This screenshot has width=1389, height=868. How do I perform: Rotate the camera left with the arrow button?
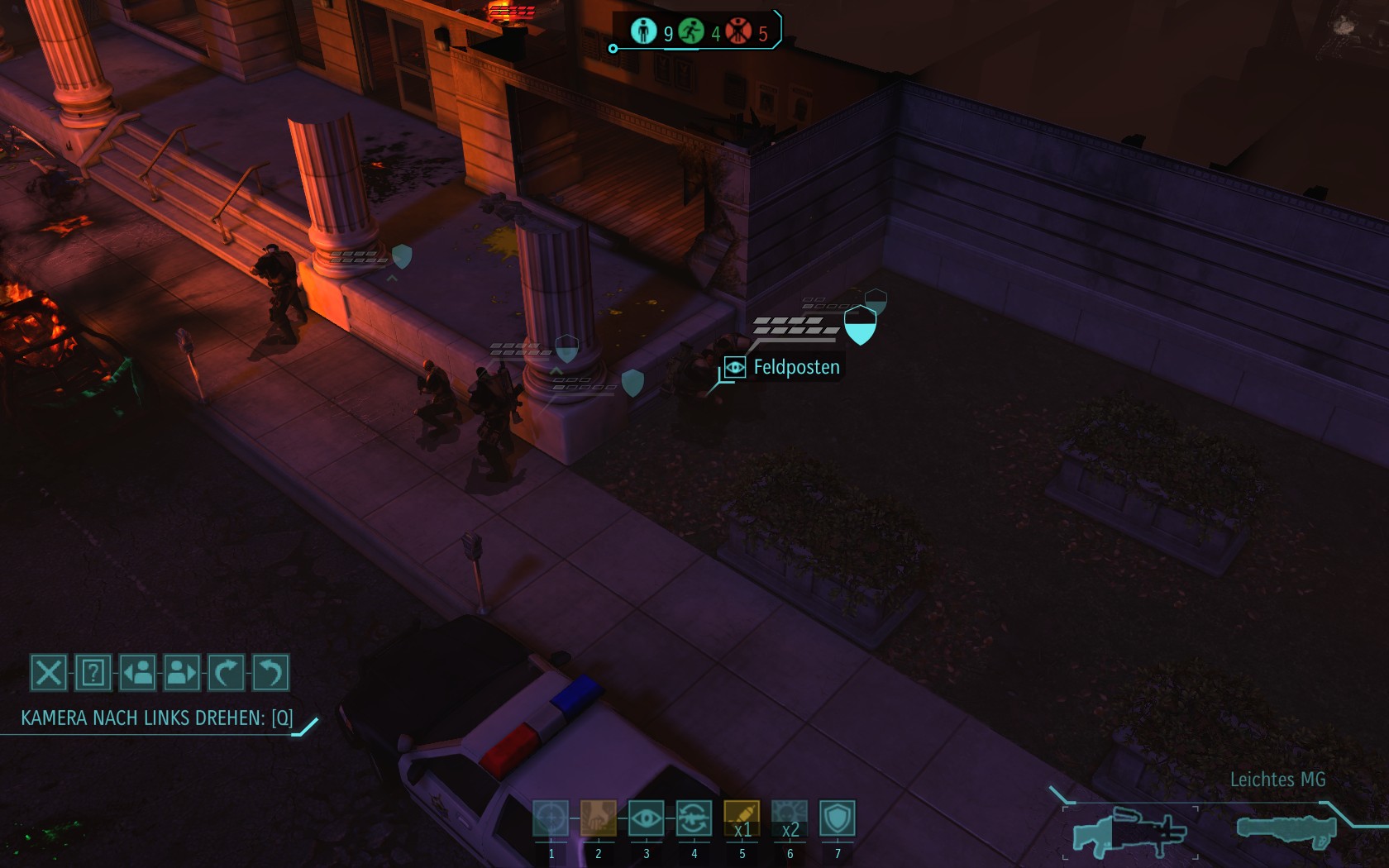pyautogui.click(x=270, y=673)
